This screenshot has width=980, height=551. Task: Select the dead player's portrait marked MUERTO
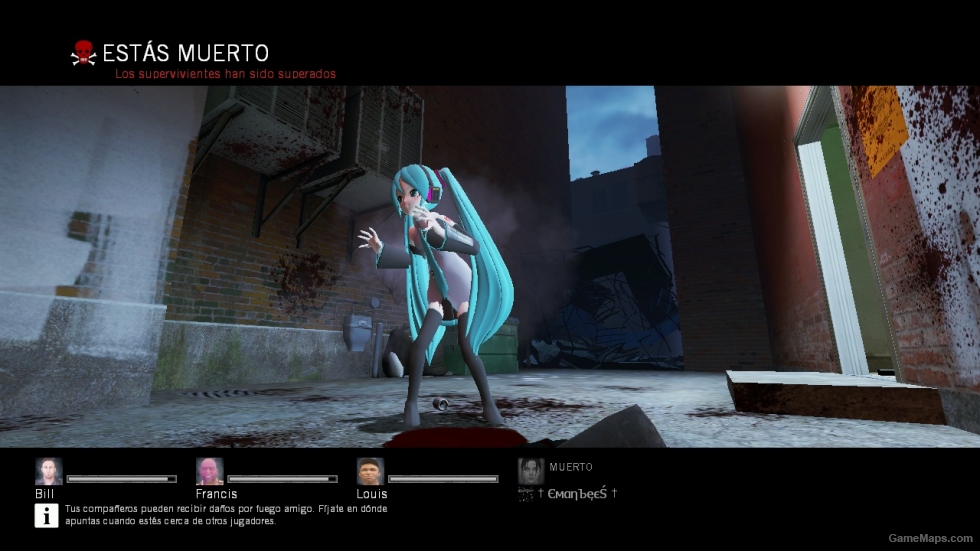(531, 471)
